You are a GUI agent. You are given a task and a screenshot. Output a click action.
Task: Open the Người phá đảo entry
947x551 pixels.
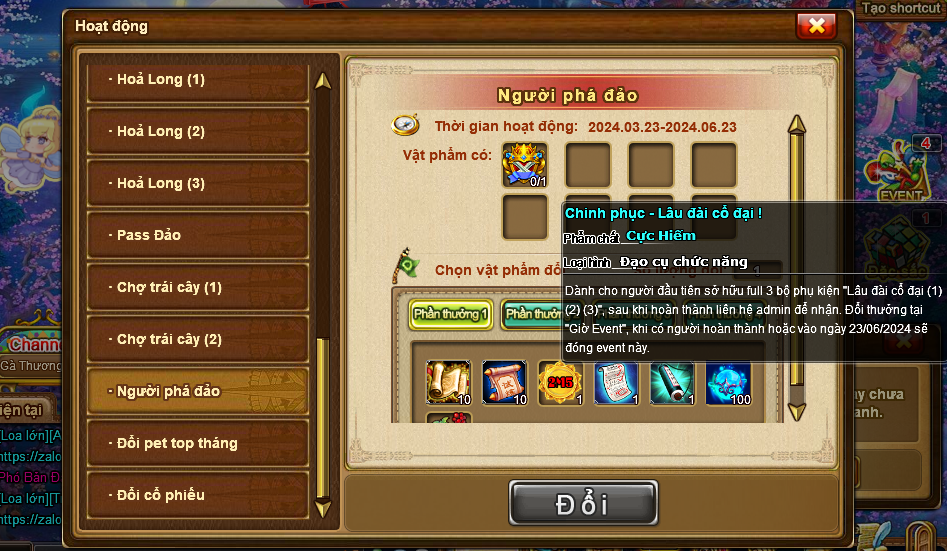[x=197, y=391]
